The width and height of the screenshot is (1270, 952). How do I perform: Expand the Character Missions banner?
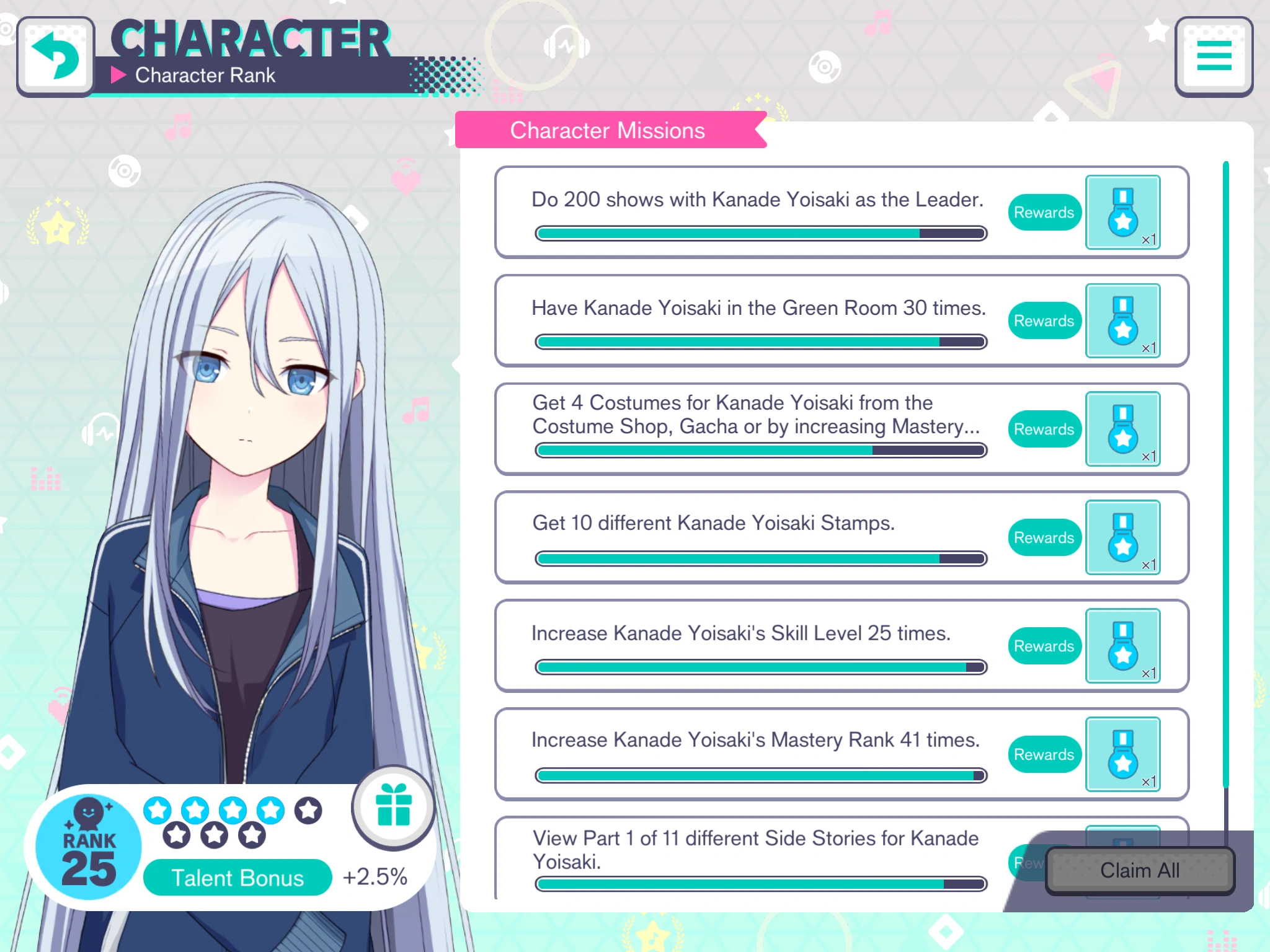coord(608,130)
